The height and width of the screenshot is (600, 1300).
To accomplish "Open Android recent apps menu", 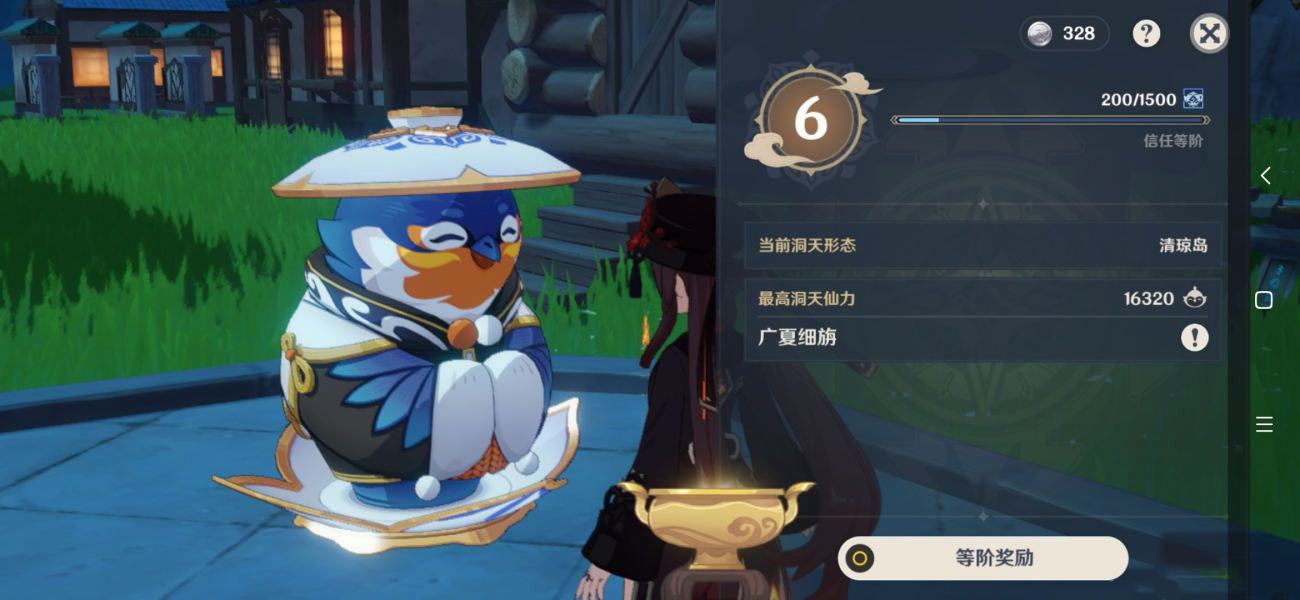I will (x=1264, y=425).
